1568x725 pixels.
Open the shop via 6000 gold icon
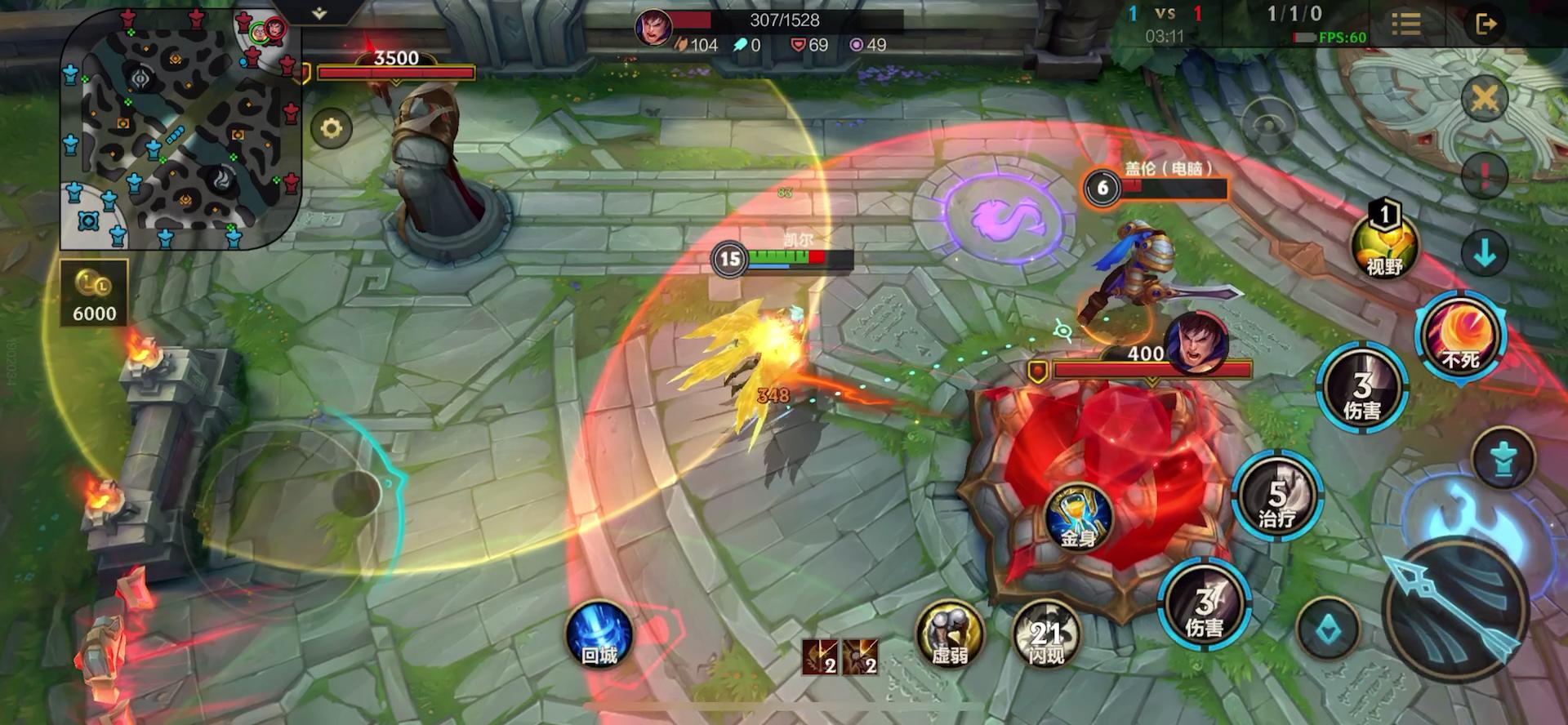pos(94,293)
